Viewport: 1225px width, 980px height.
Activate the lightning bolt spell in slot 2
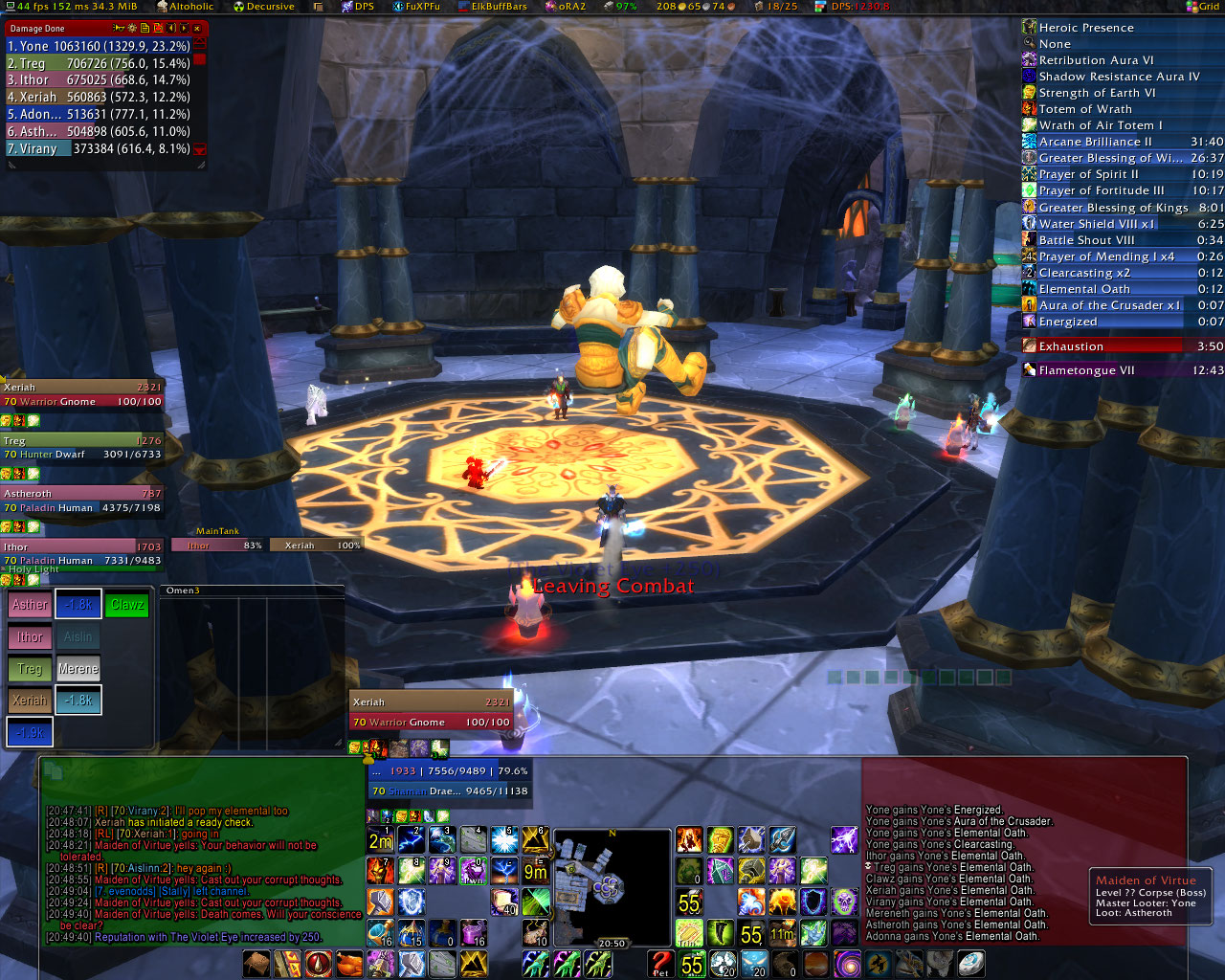tap(412, 840)
